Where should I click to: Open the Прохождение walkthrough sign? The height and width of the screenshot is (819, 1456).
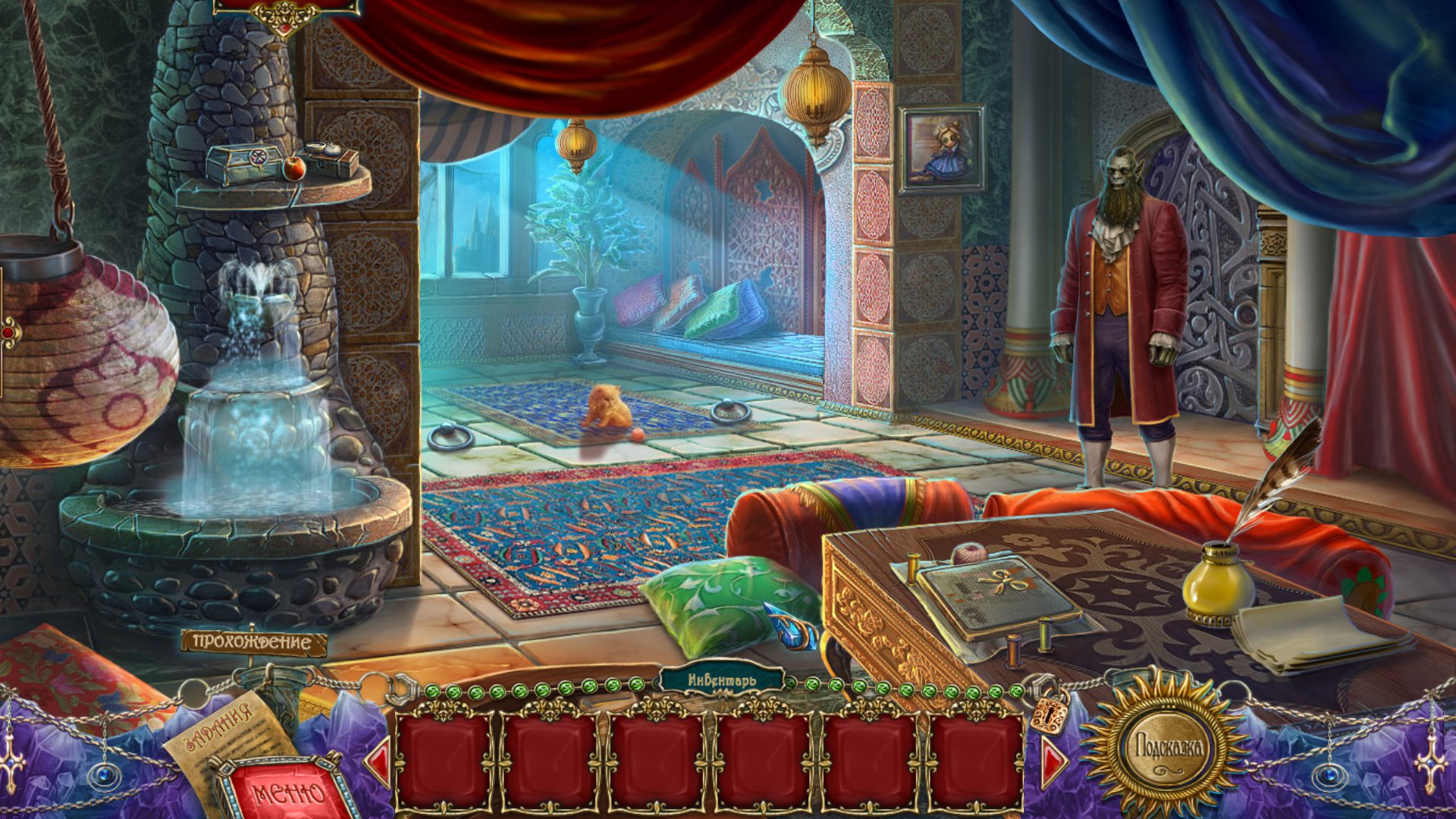(x=253, y=642)
